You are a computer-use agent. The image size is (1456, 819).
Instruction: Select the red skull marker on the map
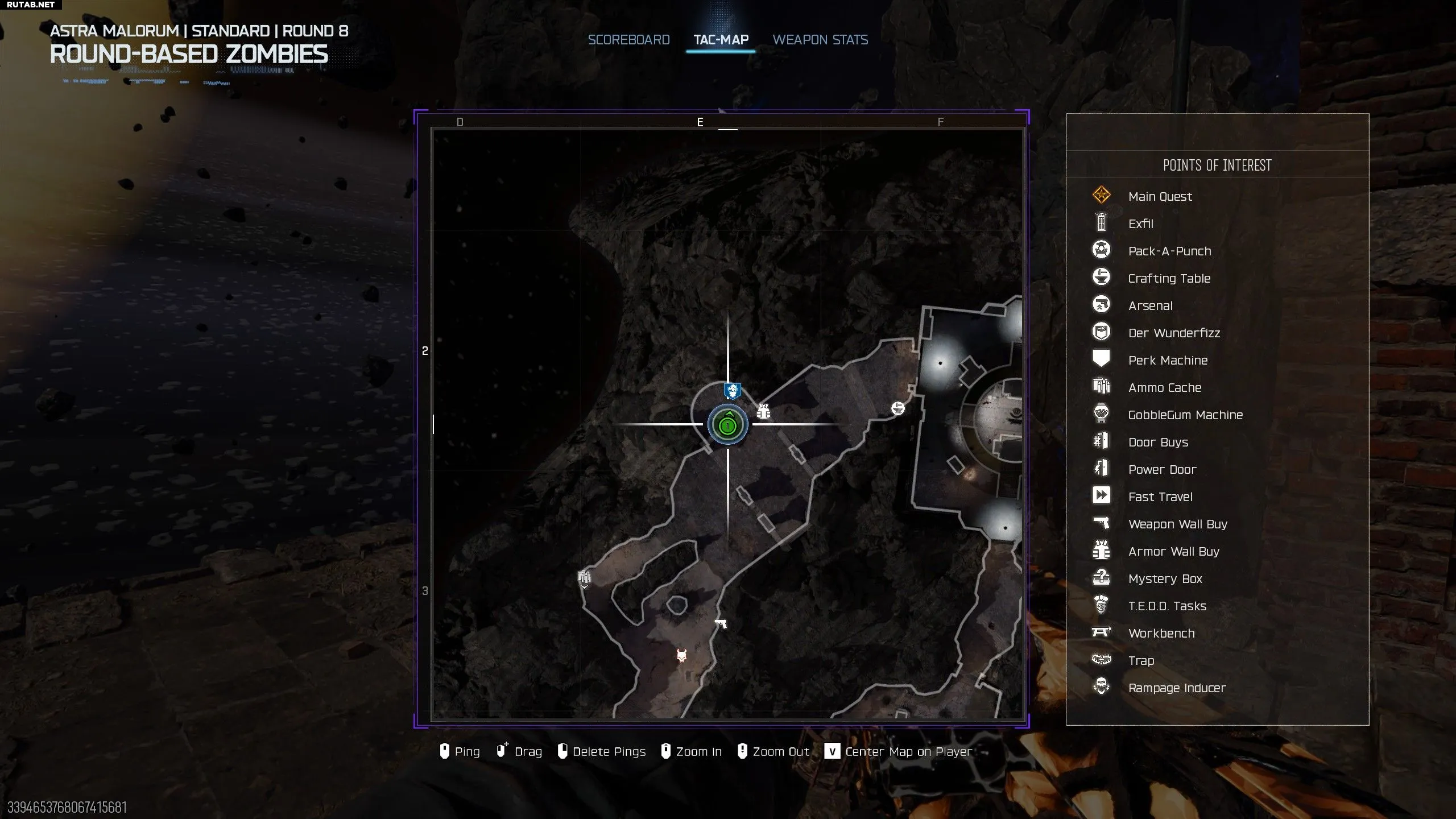click(x=682, y=656)
